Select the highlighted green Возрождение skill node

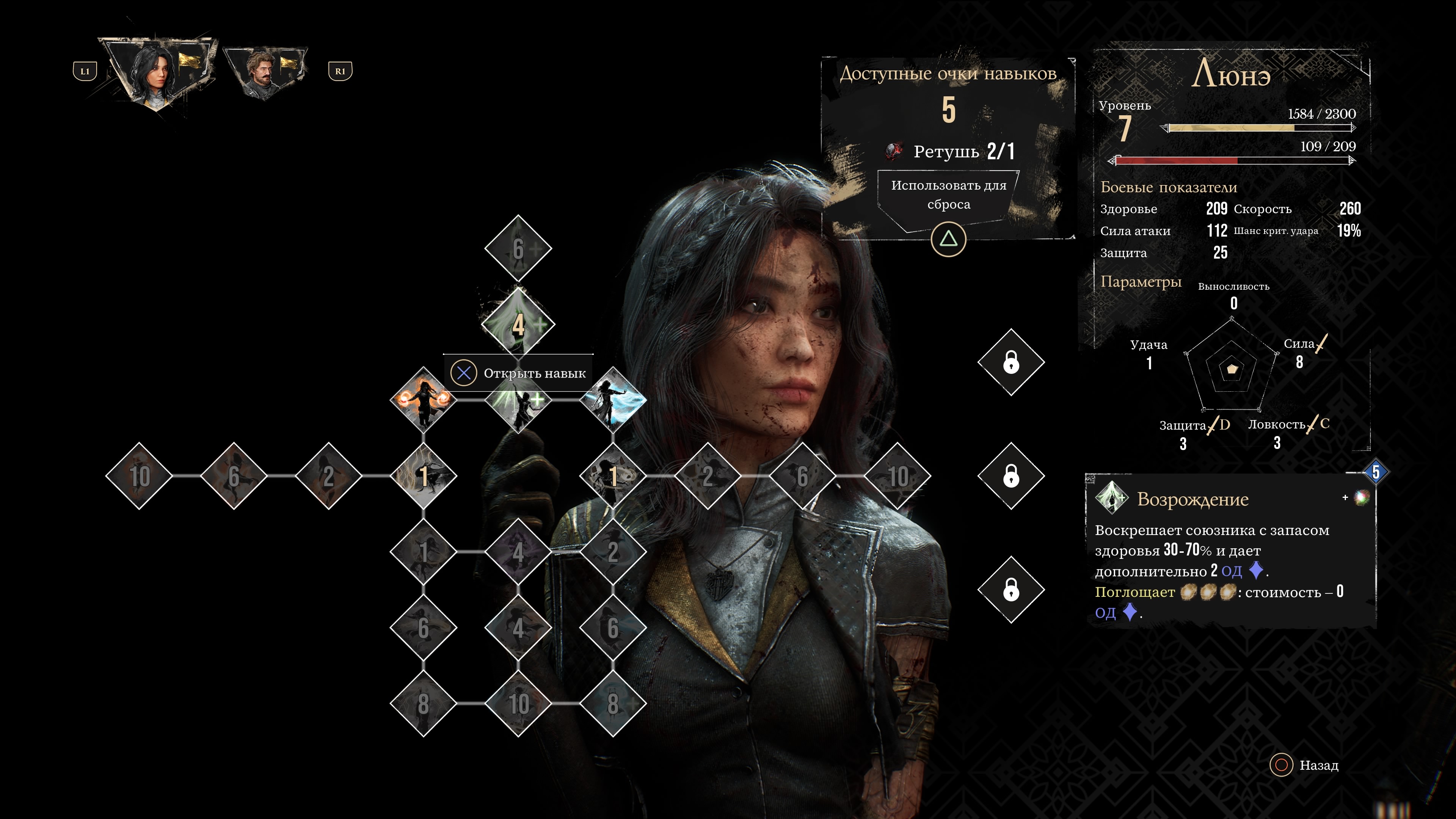[518, 325]
